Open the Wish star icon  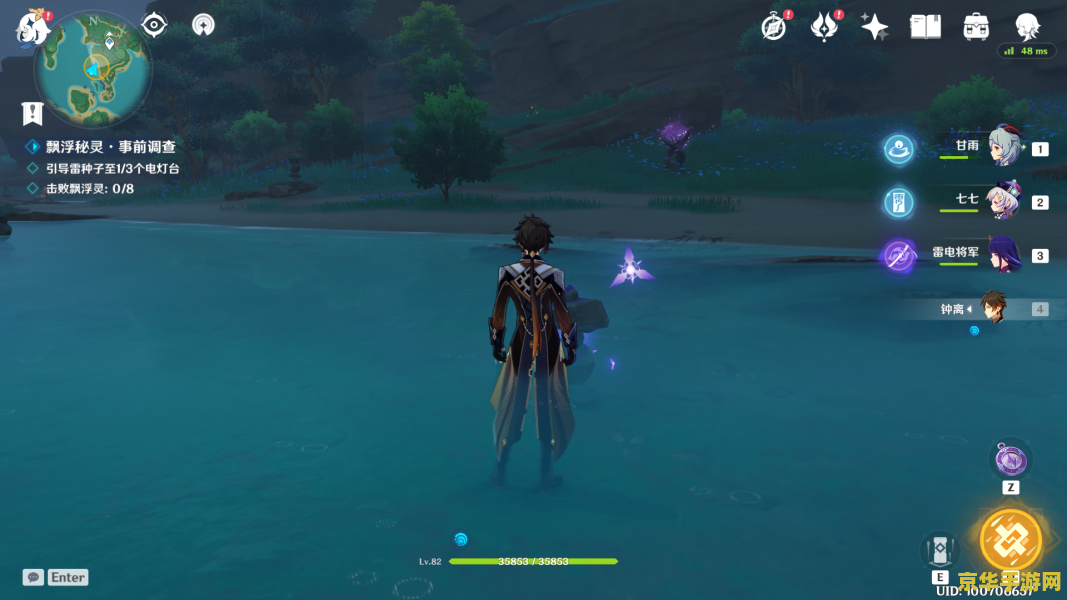[x=874, y=27]
